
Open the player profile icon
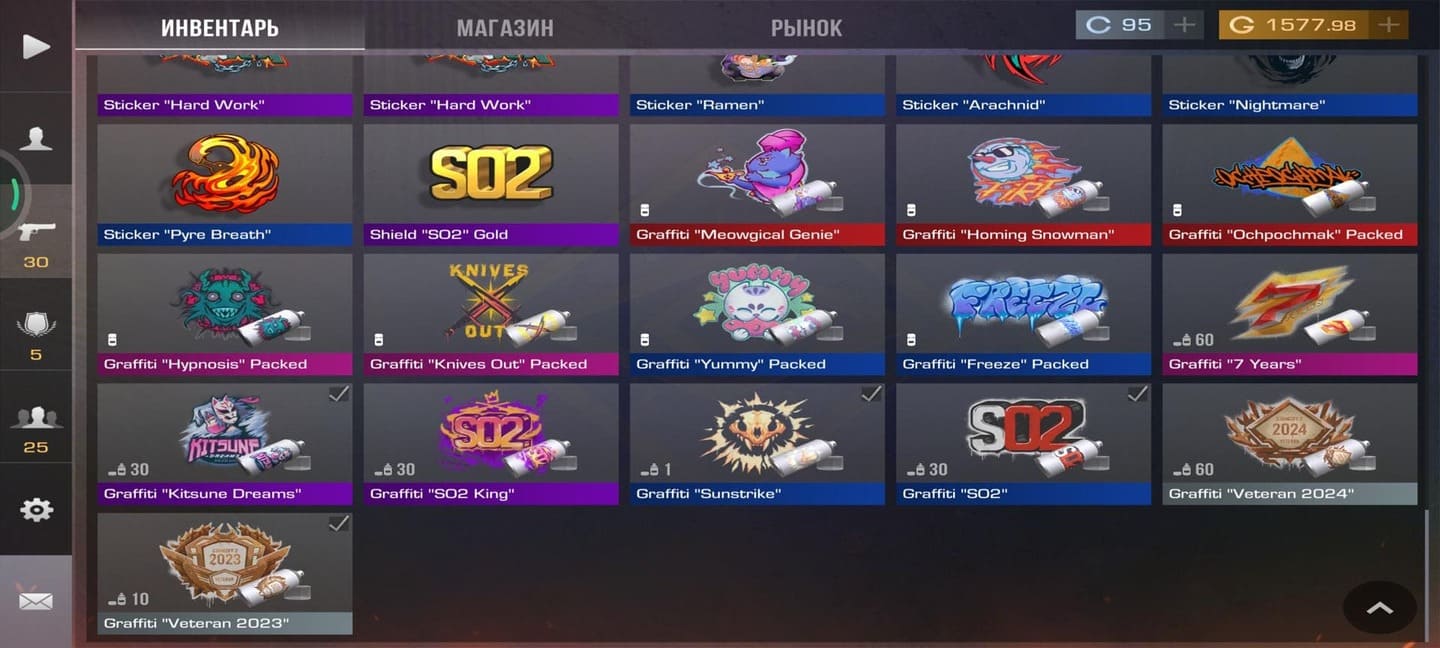36,139
